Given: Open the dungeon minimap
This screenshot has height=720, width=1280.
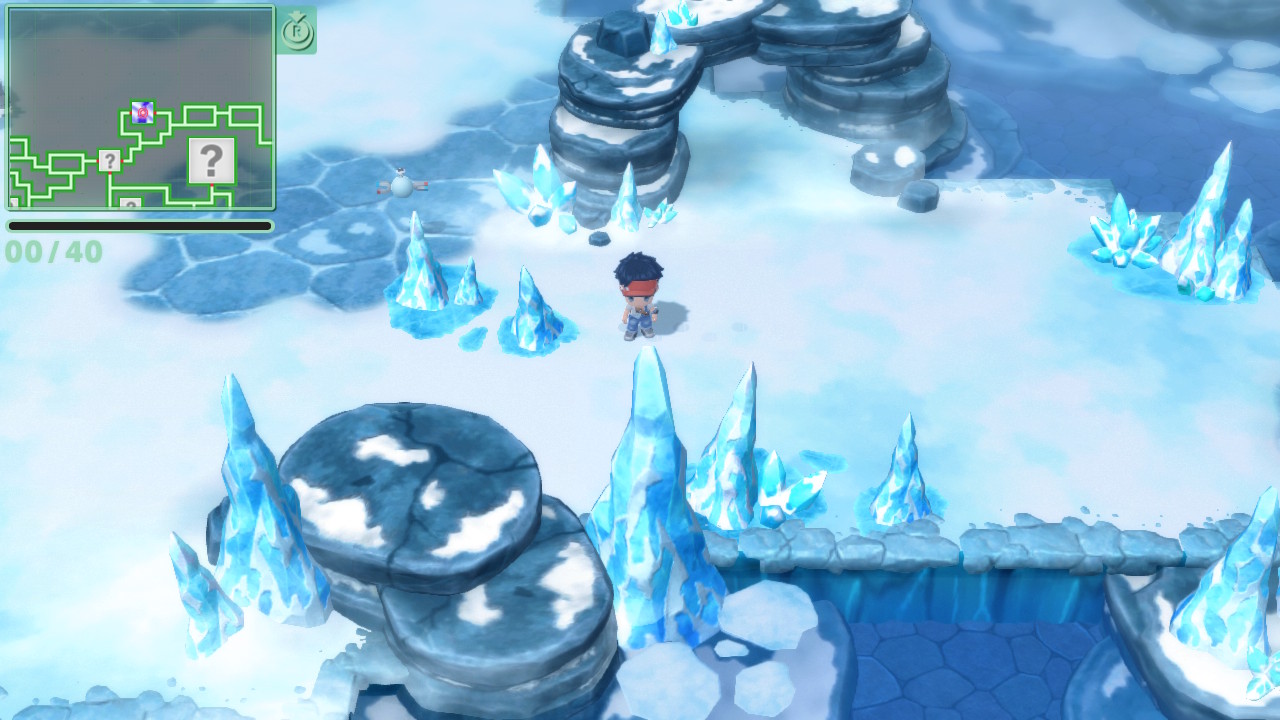Looking at the screenshot, I should pyautogui.click(x=140, y=108).
